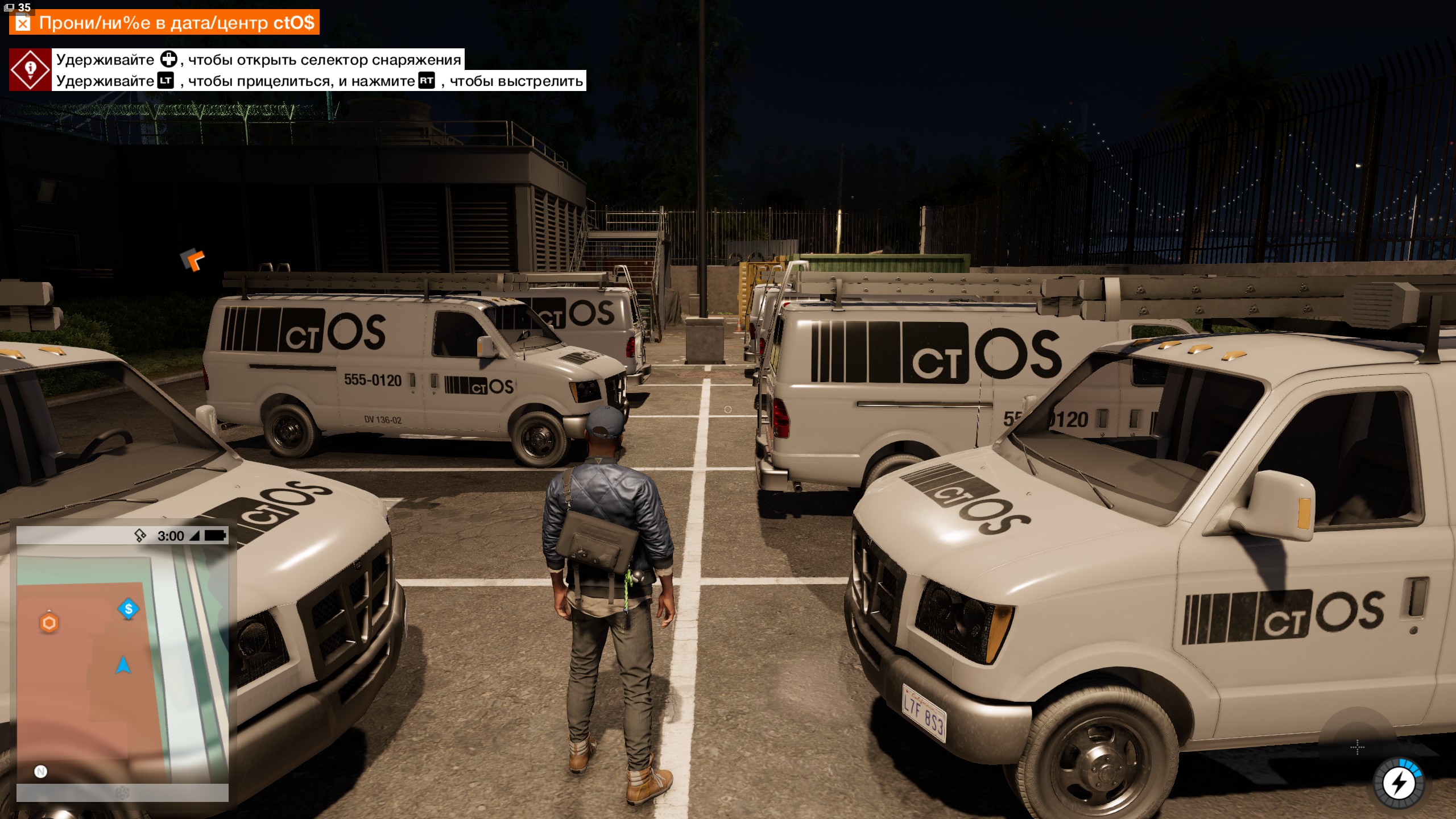Click the blue player arrow on minimap
The image size is (1456, 819).
pyautogui.click(x=123, y=665)
